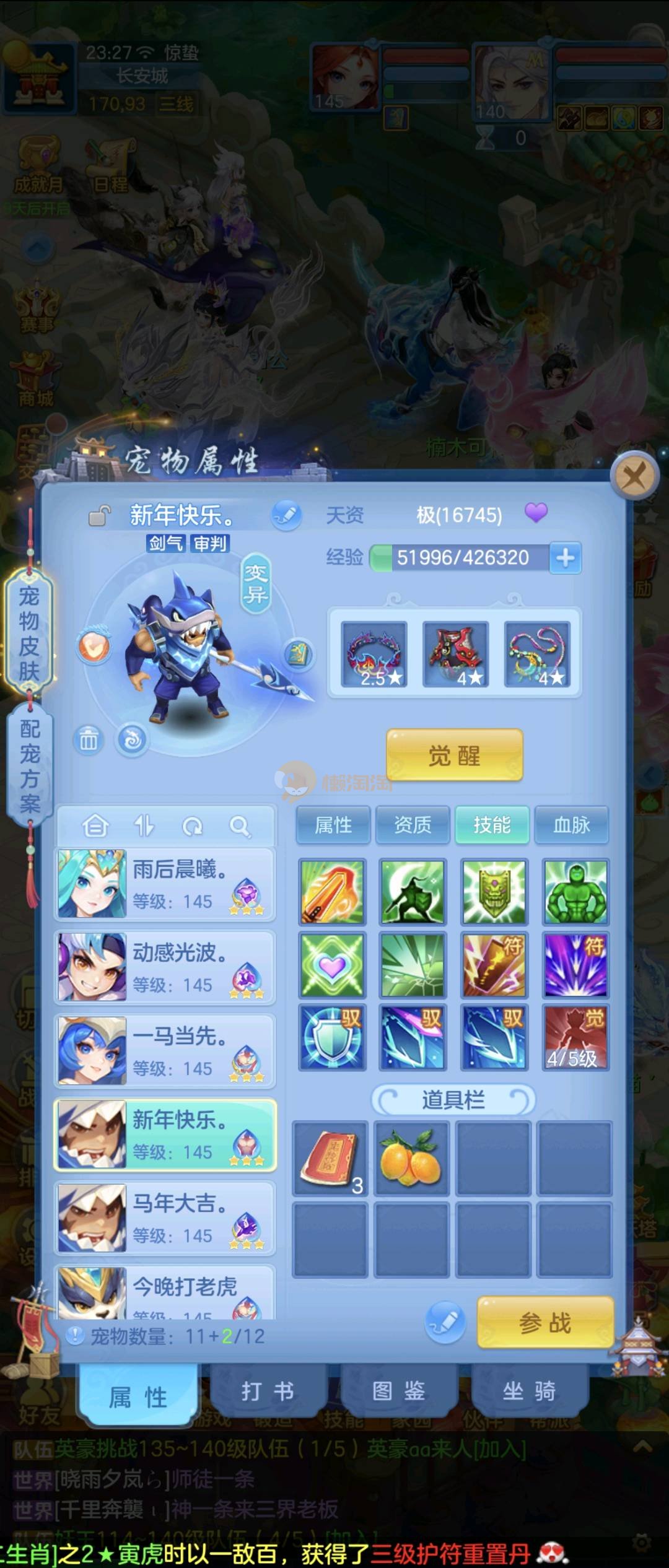This screenshot has height=1568, width=669.
Task: Go to the 图鉴 codex tab
Action: pos(398,1392)
